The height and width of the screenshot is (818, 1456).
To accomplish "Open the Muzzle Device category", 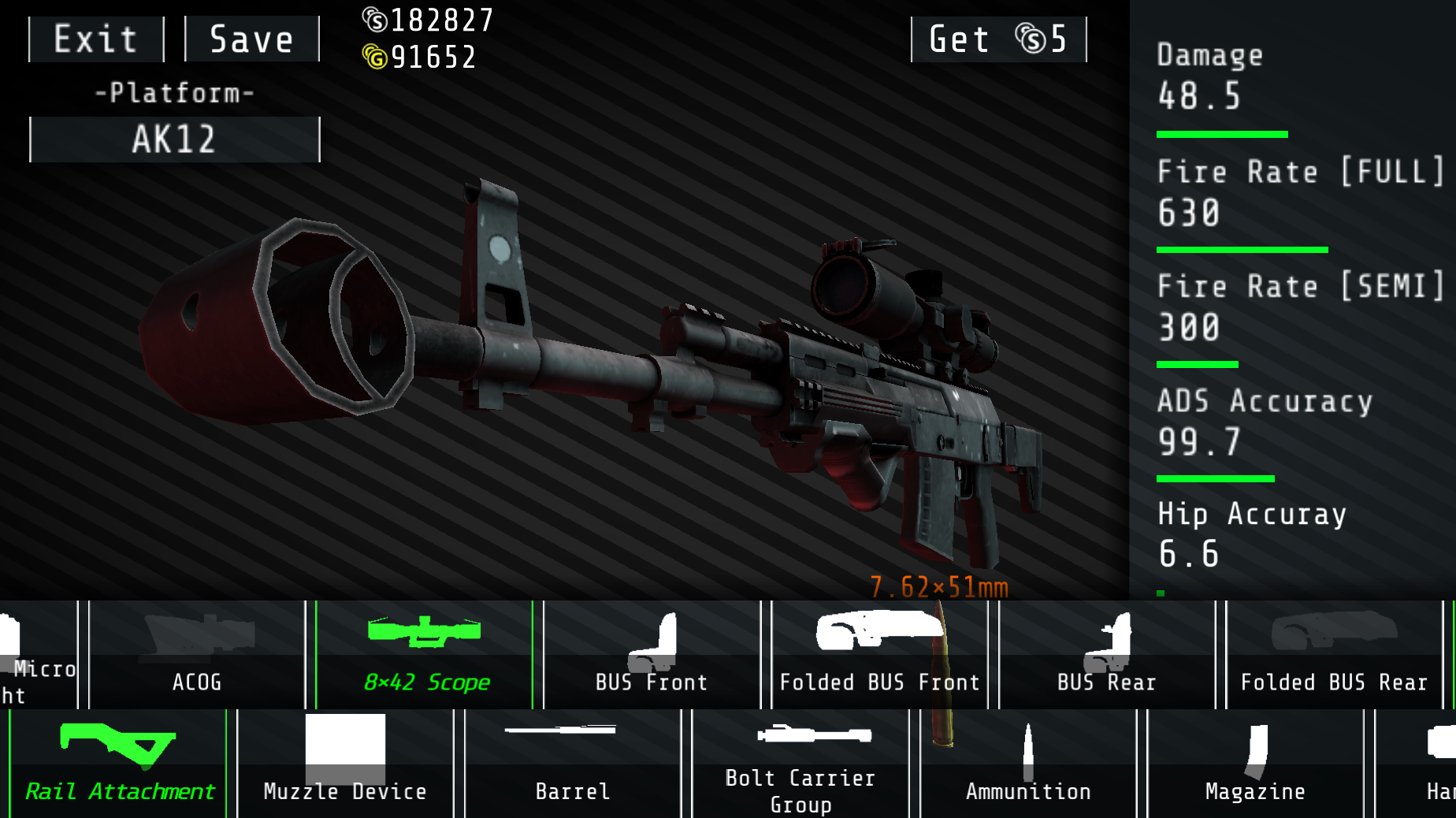I will coord(344,762).
